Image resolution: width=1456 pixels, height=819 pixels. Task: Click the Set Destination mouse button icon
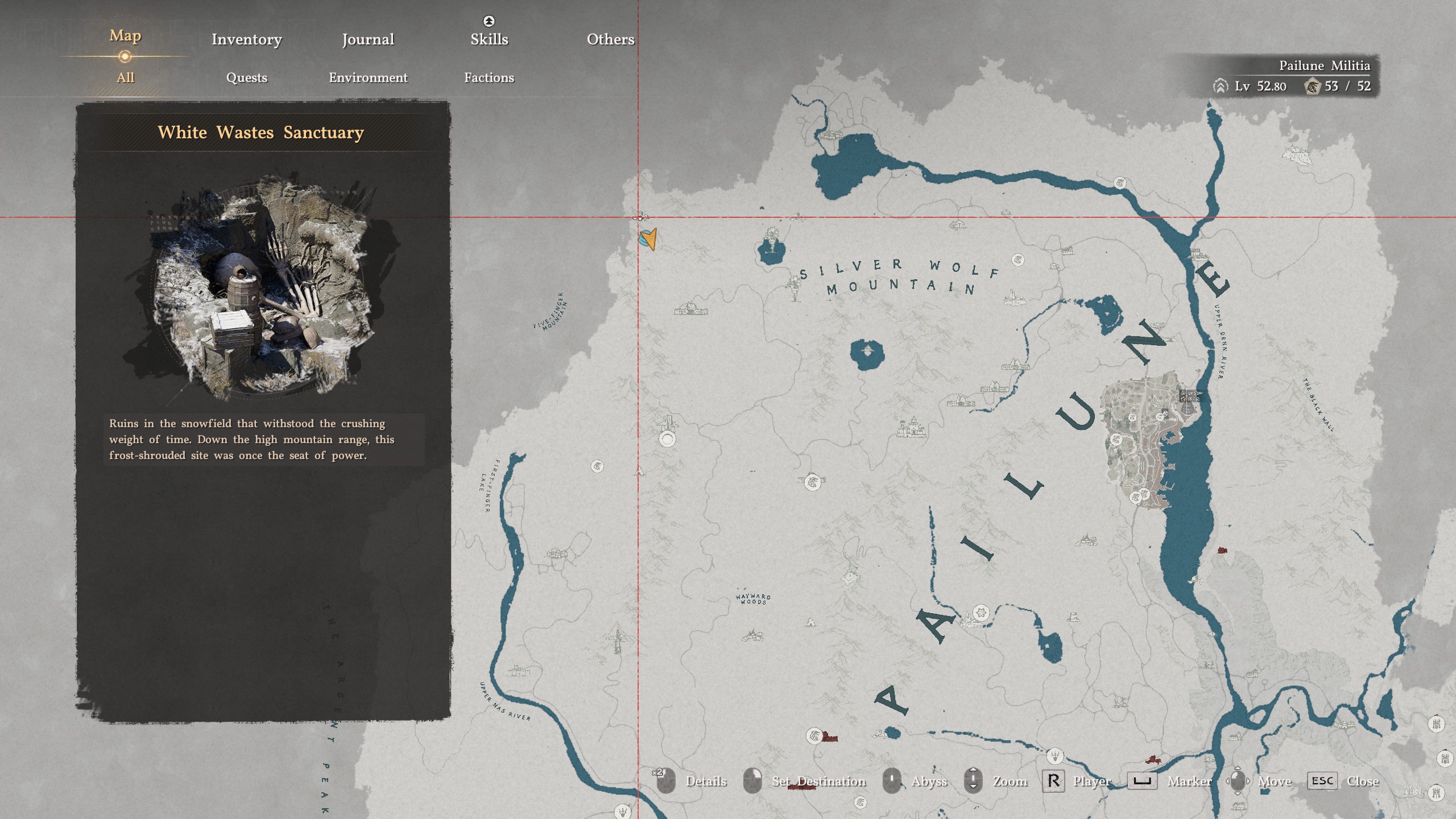pos(752,780)
